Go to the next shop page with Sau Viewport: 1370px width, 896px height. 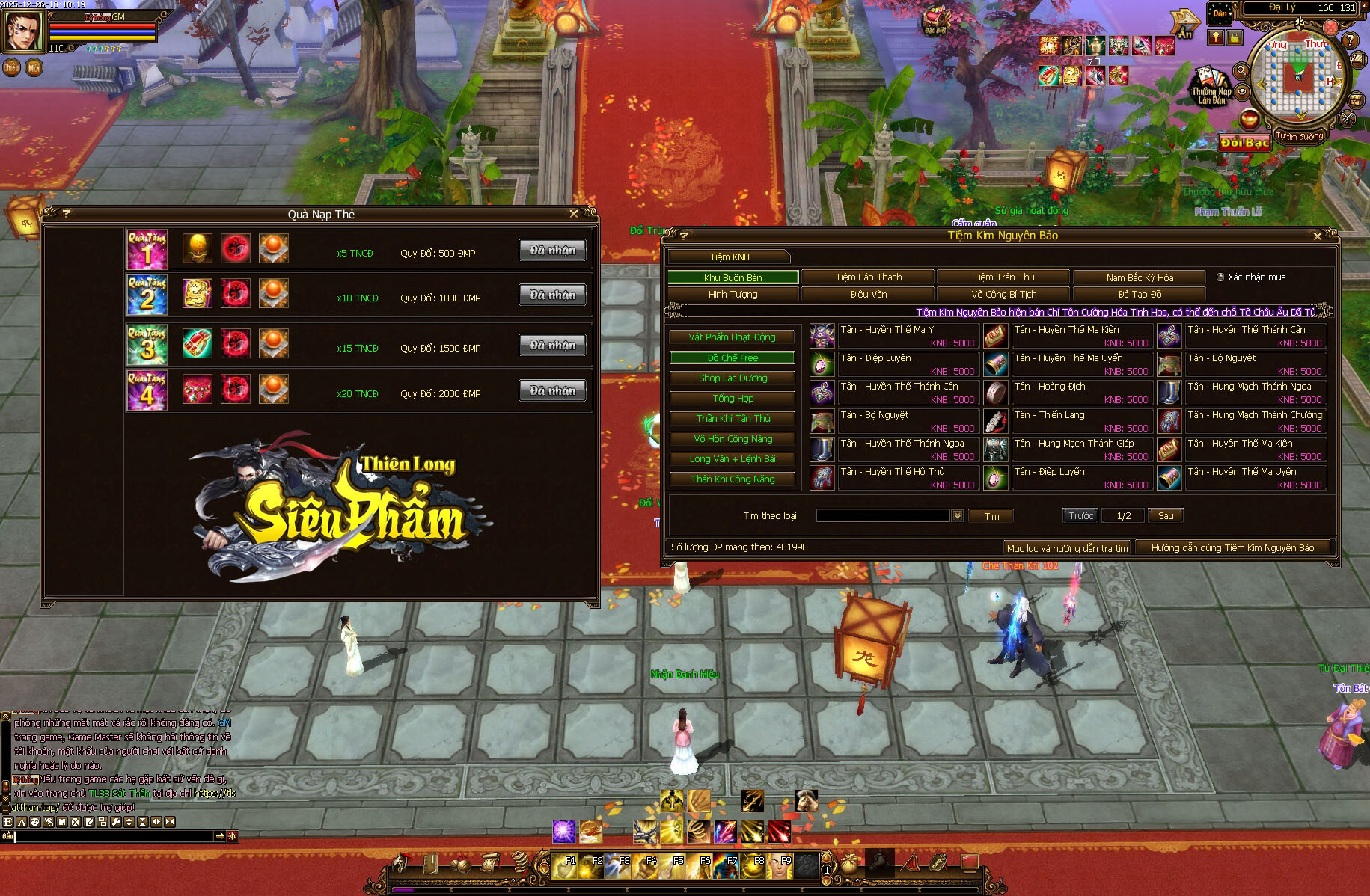pos(1165,515)
